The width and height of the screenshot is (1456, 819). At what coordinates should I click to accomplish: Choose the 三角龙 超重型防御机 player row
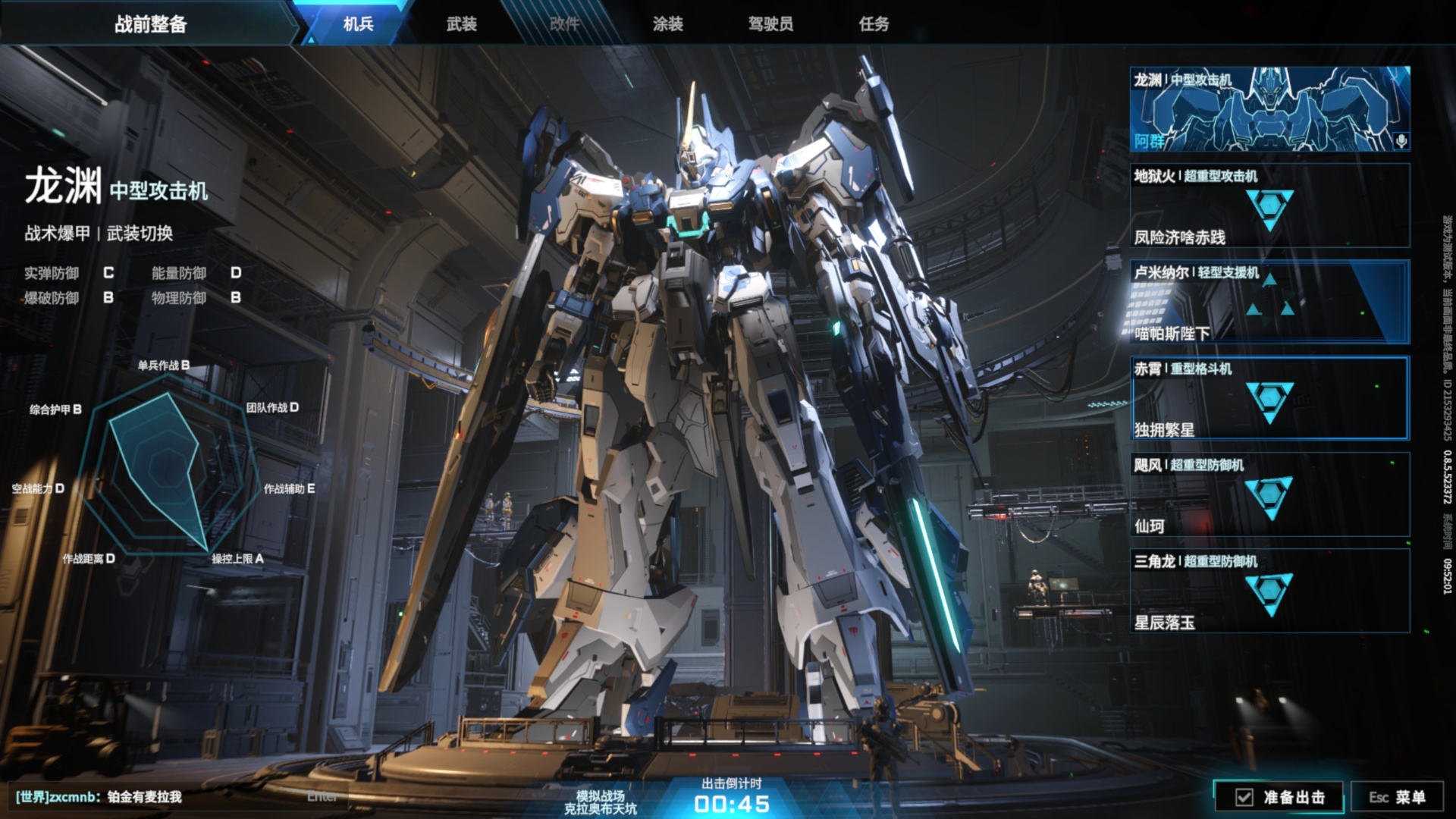[x=1269, y=591]
